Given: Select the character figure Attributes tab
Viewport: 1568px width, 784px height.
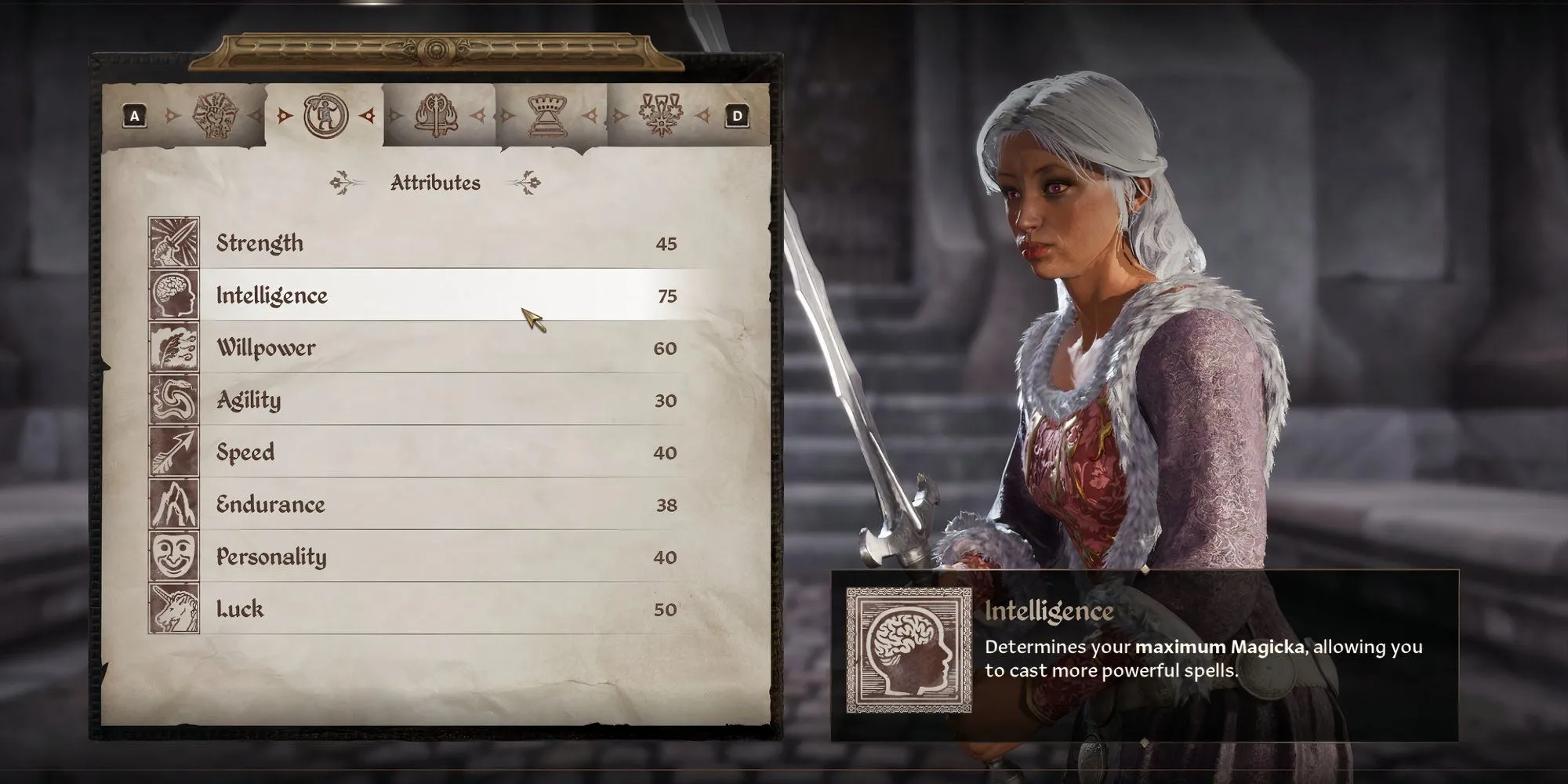Looking at the screenshot, I should pyautogui.click(x=325, y=116).
